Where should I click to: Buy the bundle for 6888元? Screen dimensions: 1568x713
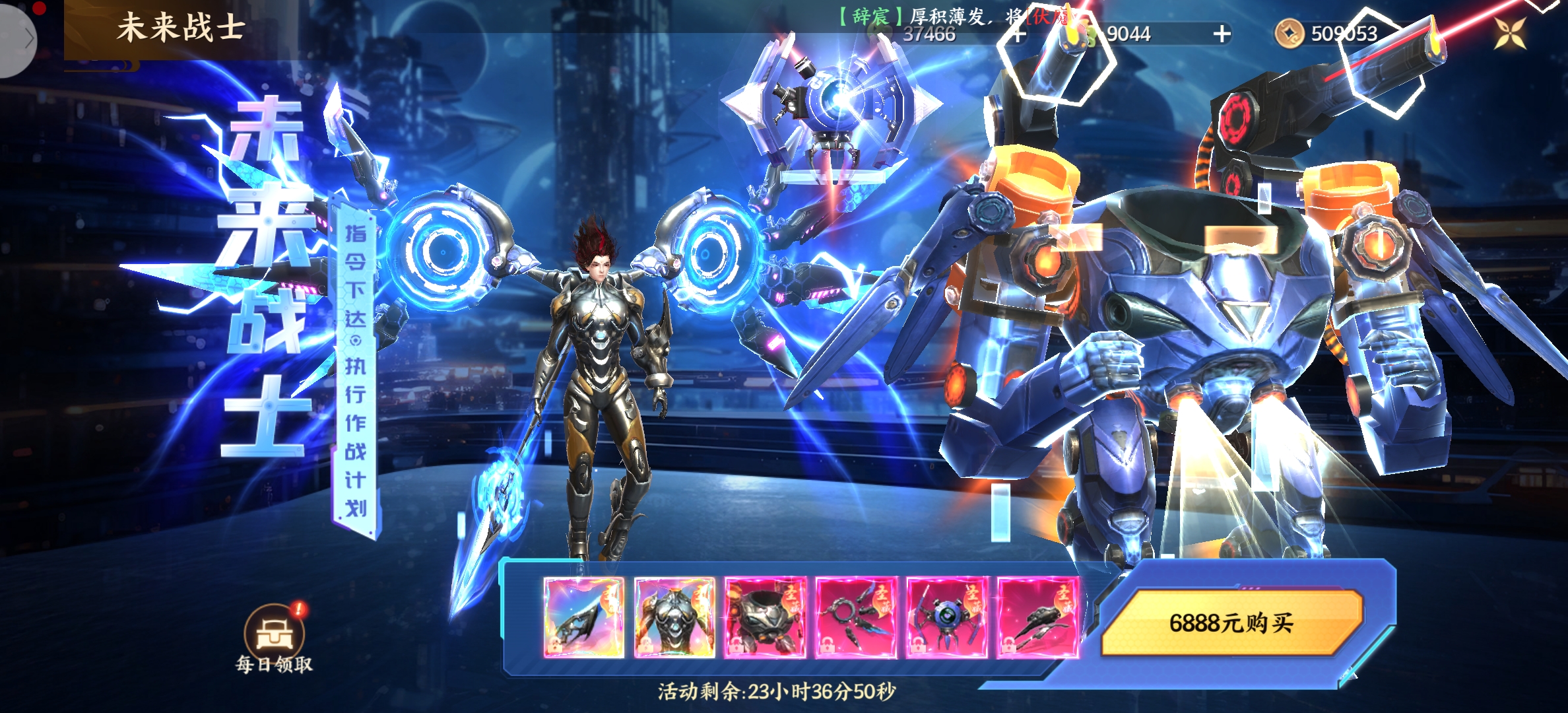pyautogui.click(x=1231, y=623)
